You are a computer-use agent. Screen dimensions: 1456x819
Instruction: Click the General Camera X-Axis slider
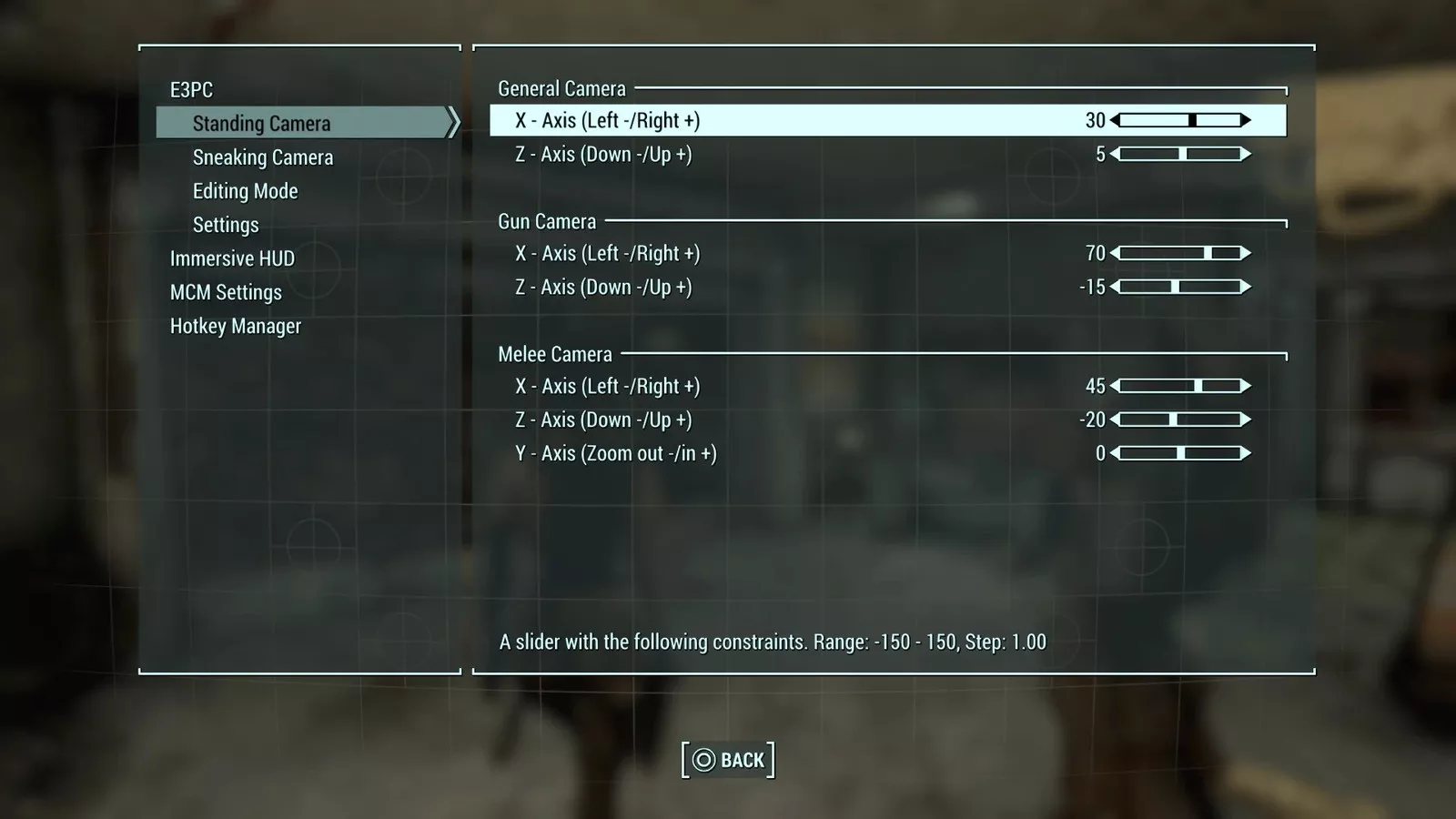pos(1180,120)
